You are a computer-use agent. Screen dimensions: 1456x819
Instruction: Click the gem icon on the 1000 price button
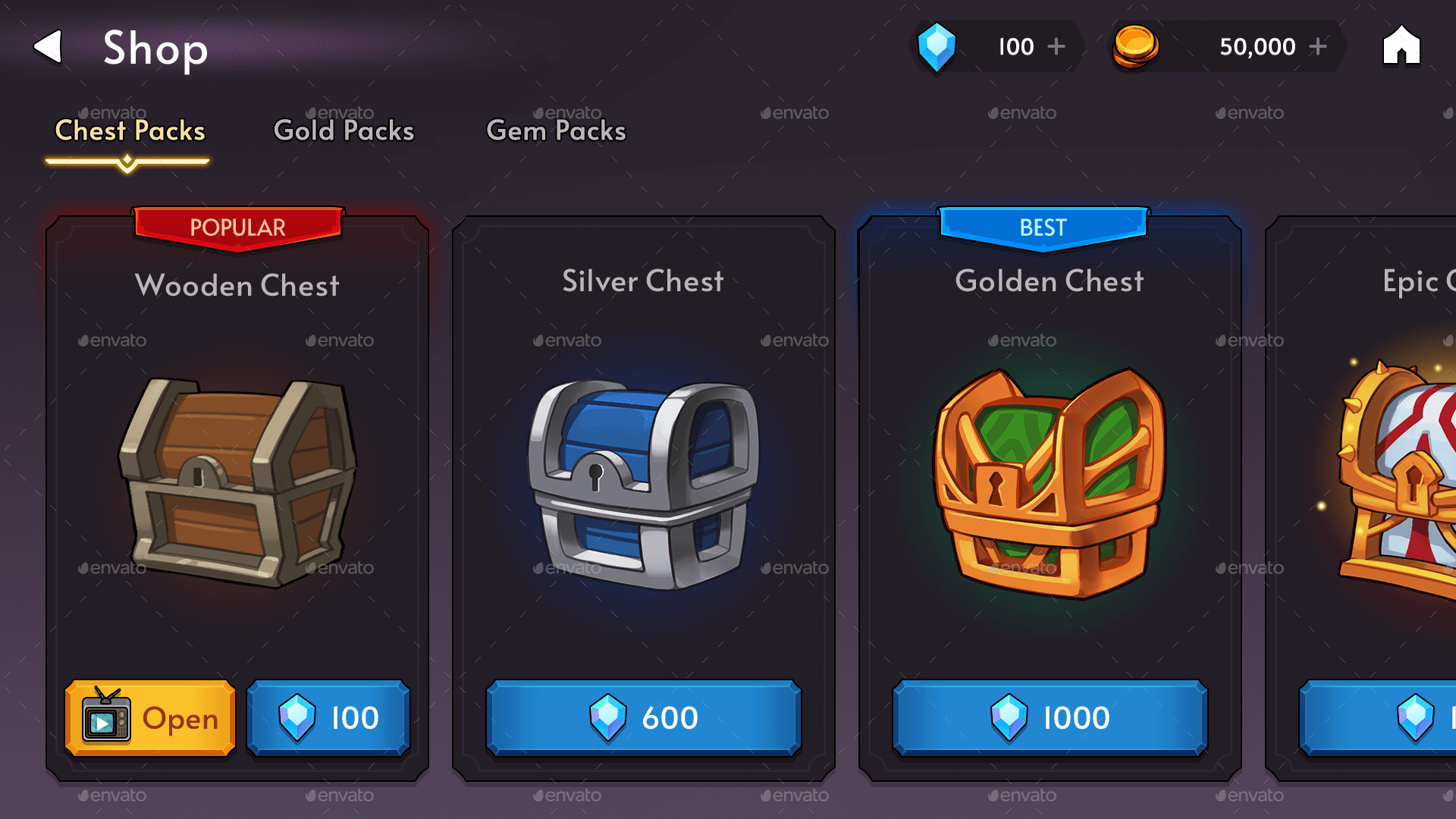point(1009,718)
